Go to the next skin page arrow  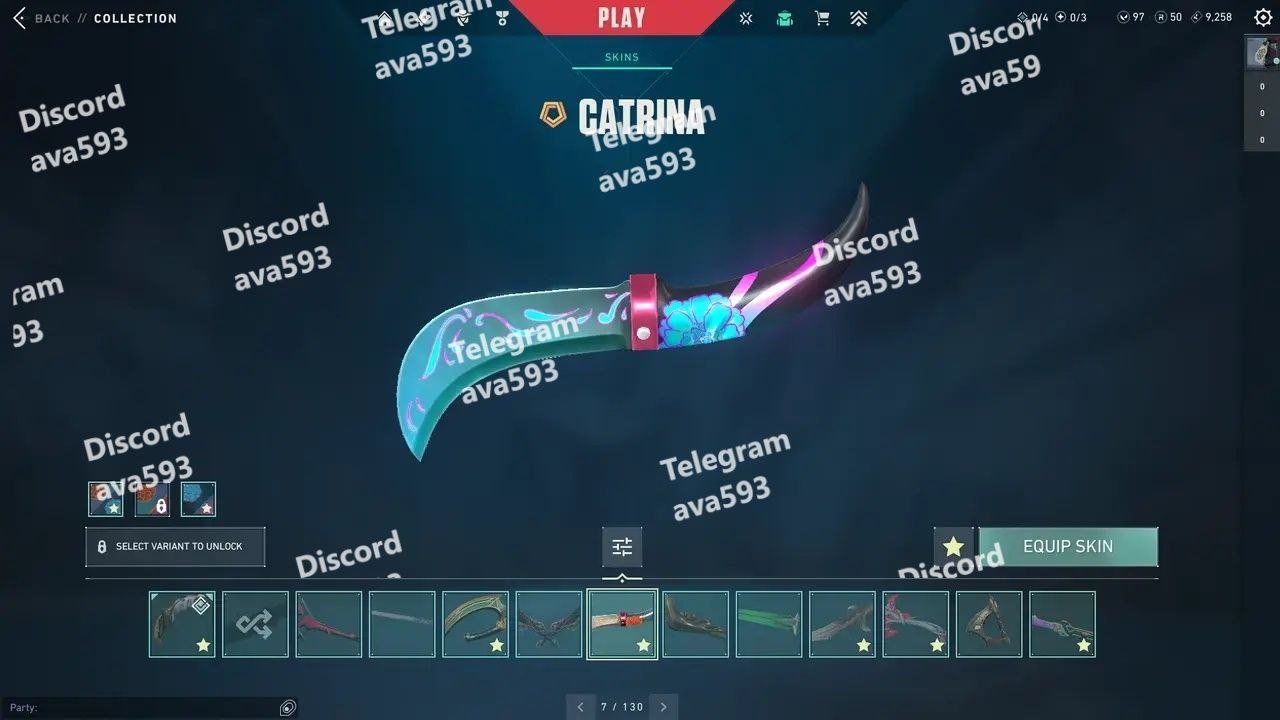click(663, 707)
